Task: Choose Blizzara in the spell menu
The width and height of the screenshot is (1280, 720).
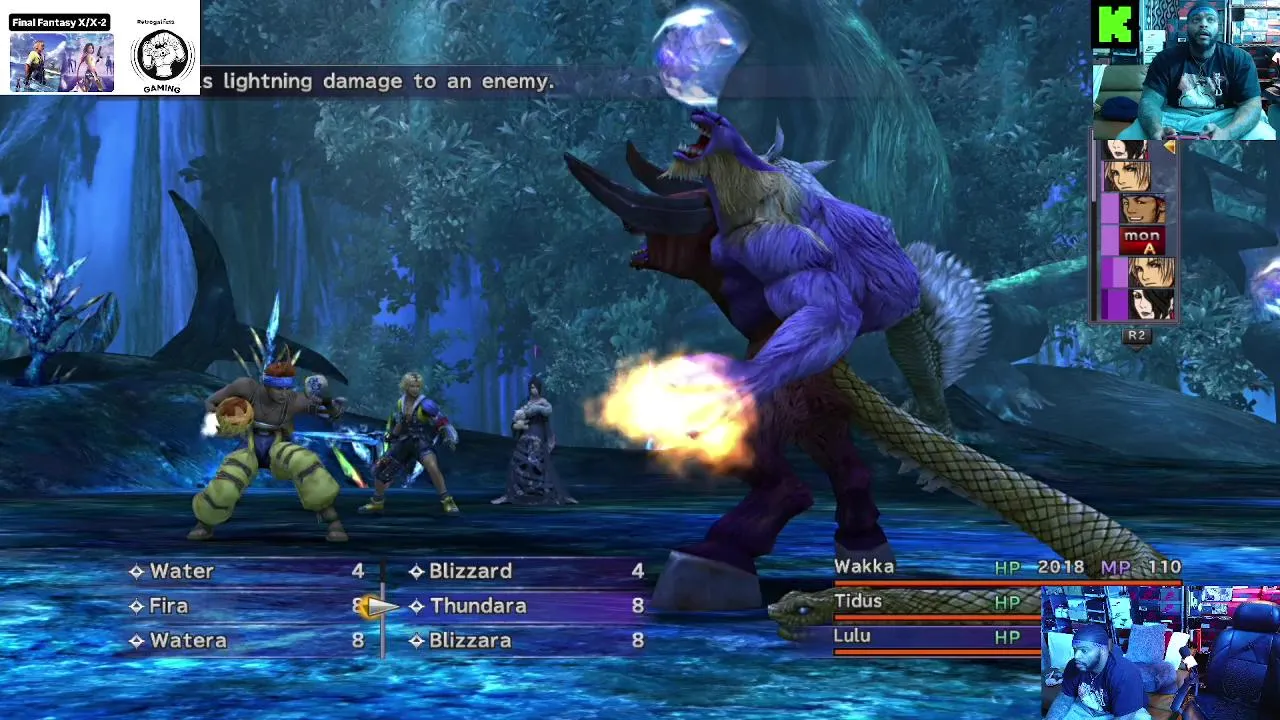Action: tap(470, 641)
